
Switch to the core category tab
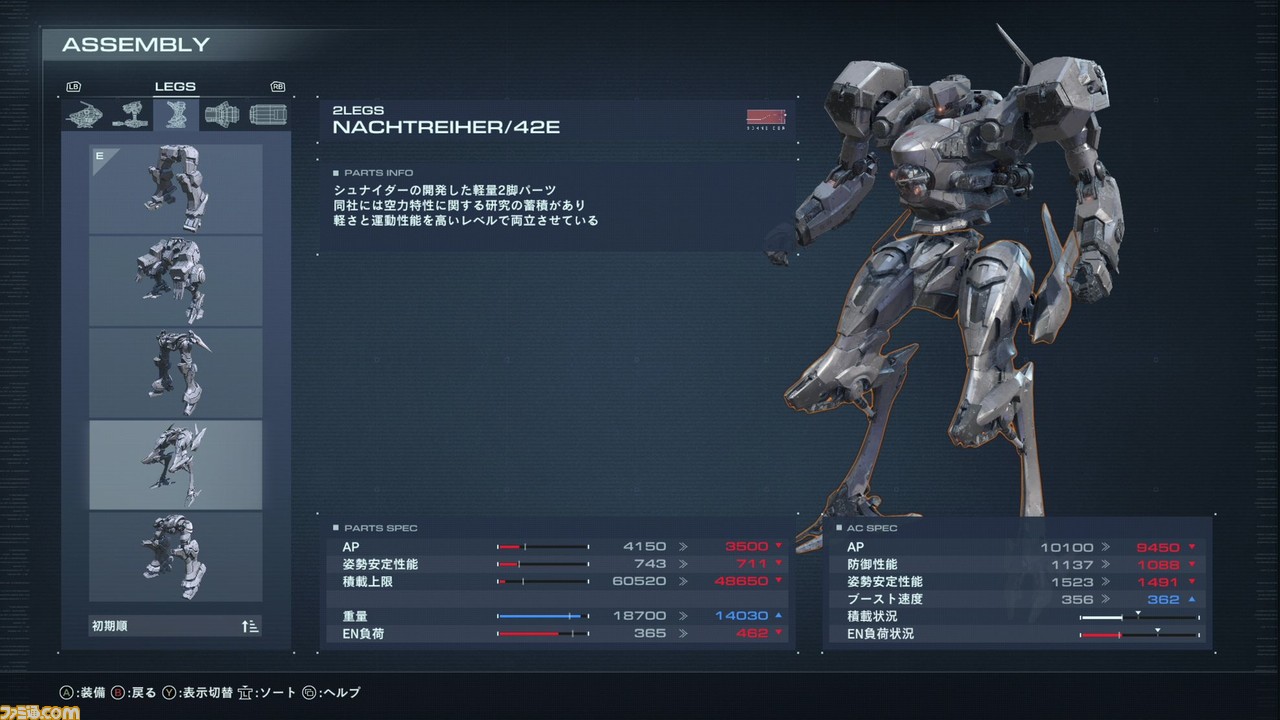[84, 115]
